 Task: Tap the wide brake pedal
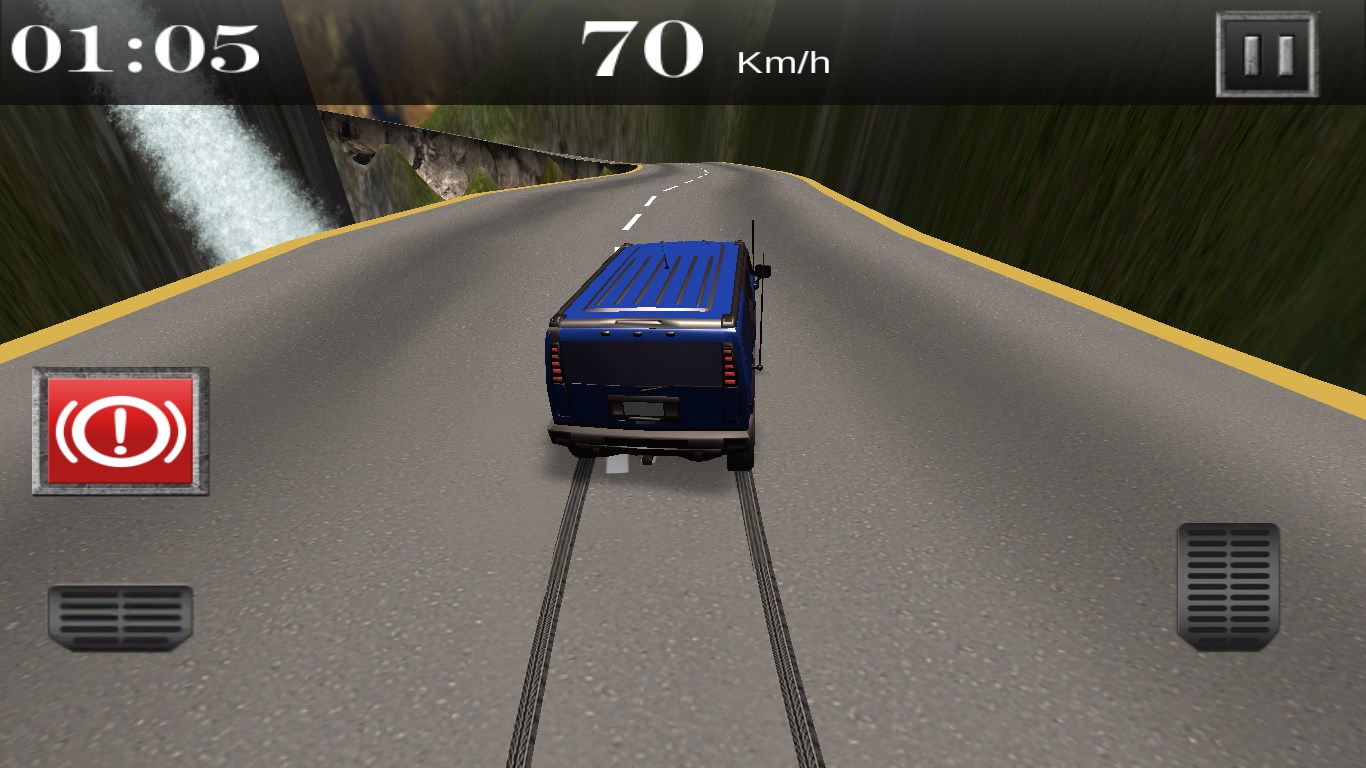[x=120, y=617]
